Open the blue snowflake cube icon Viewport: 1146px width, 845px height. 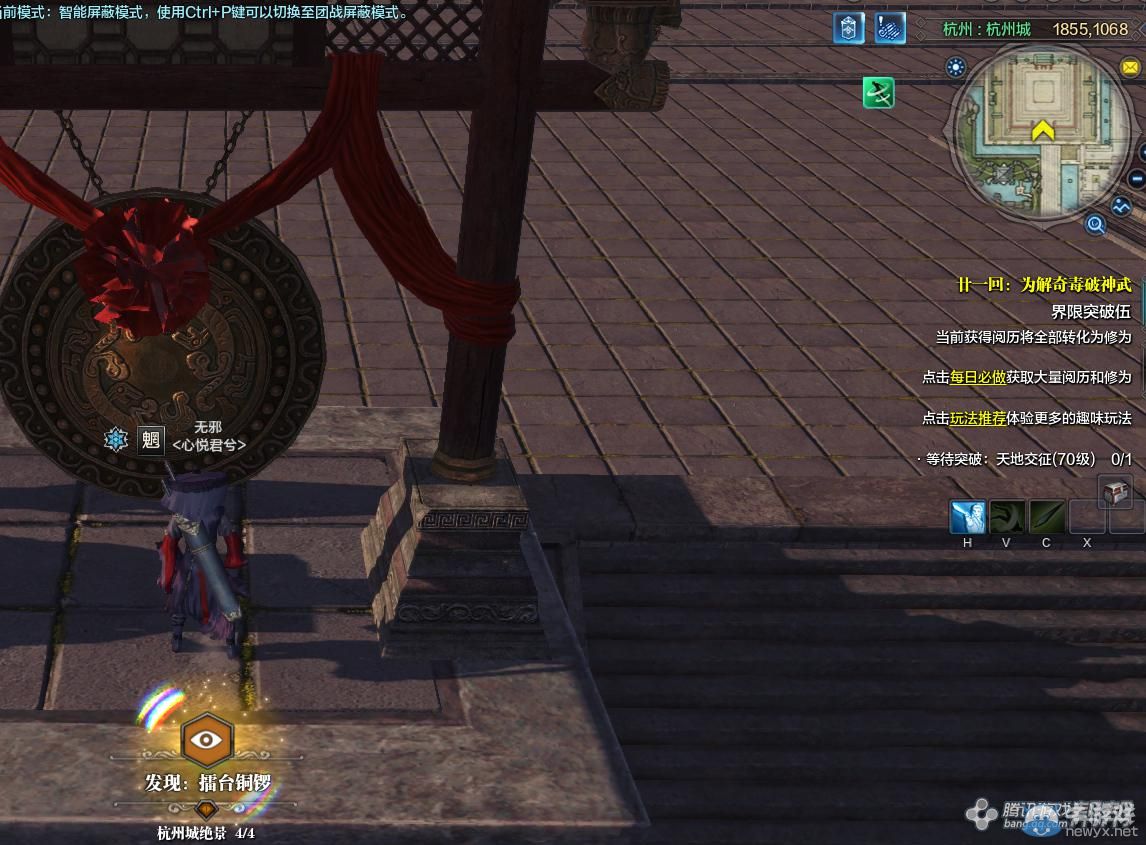[x=849, y=28]
